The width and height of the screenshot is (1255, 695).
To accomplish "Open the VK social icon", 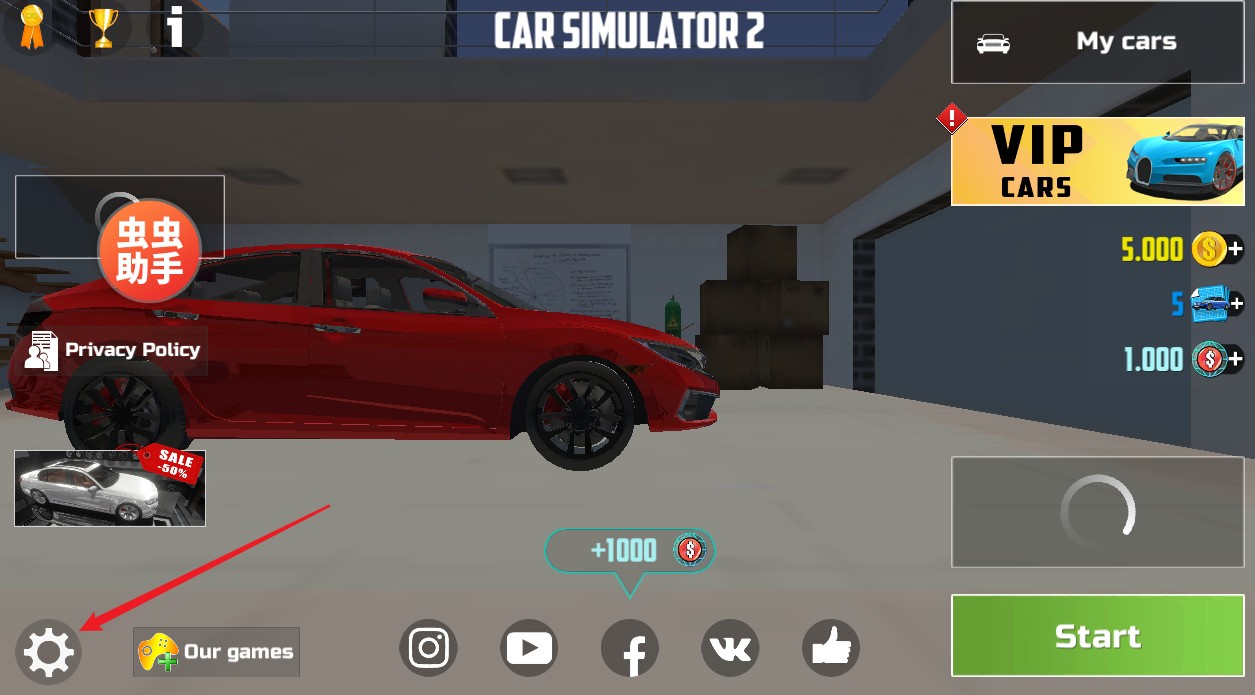I will [730, 649].
